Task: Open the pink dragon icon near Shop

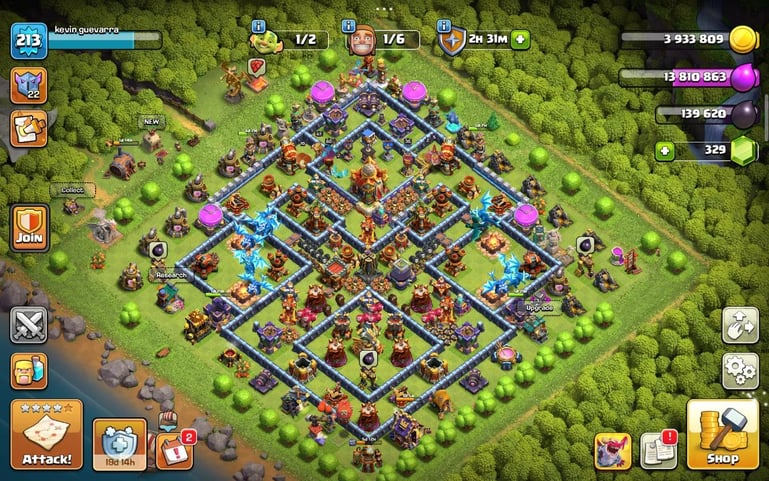Action: point(612,450)
